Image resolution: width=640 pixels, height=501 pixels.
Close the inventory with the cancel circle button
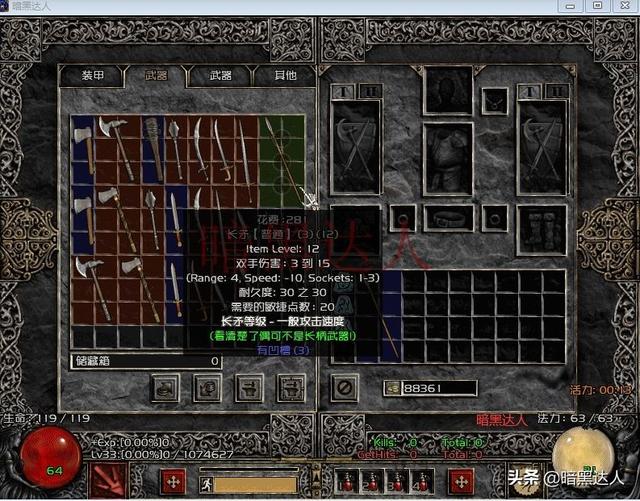[x=343, y=386]
